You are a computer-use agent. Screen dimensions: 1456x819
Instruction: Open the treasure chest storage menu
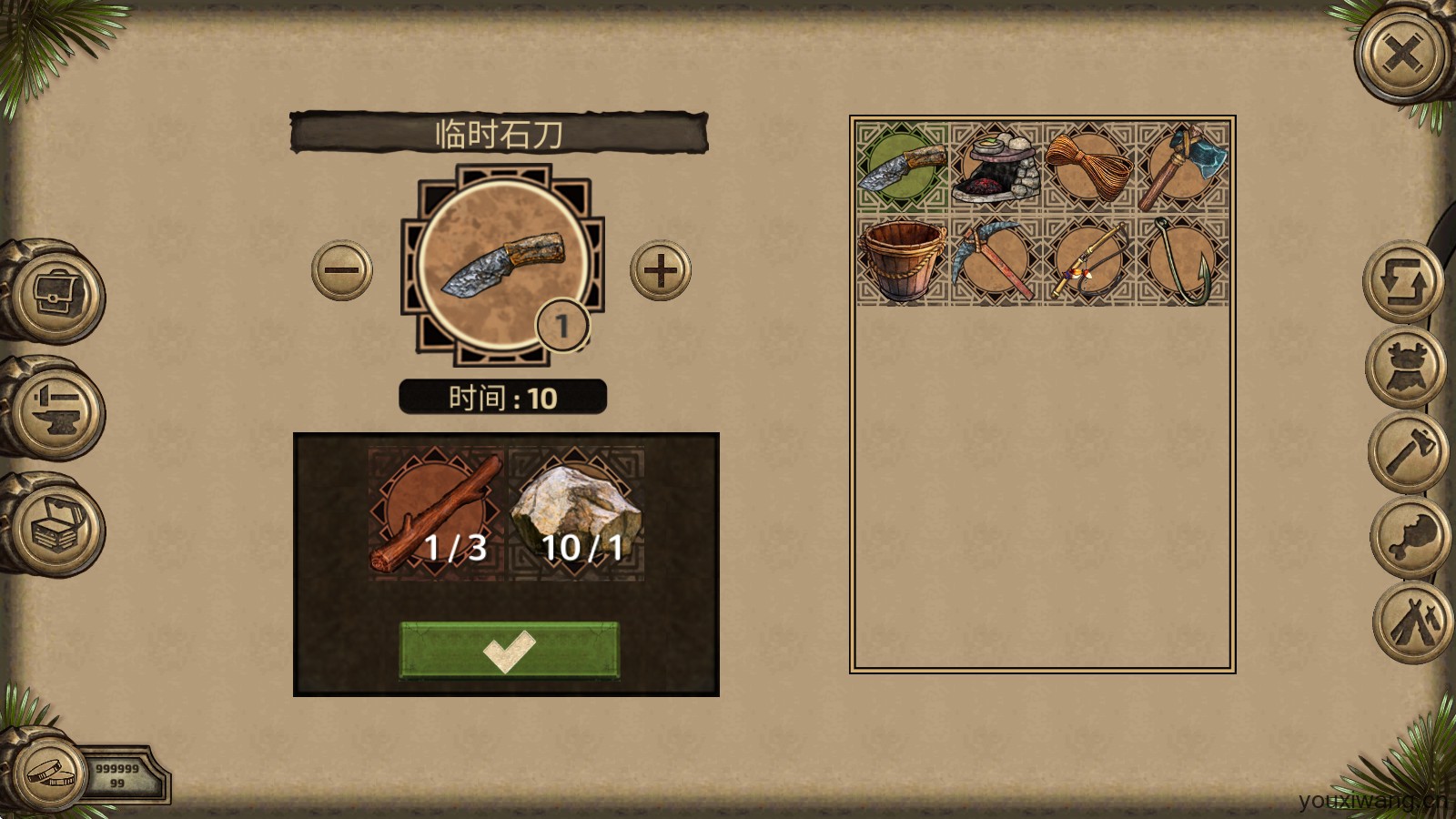point(56,525)
